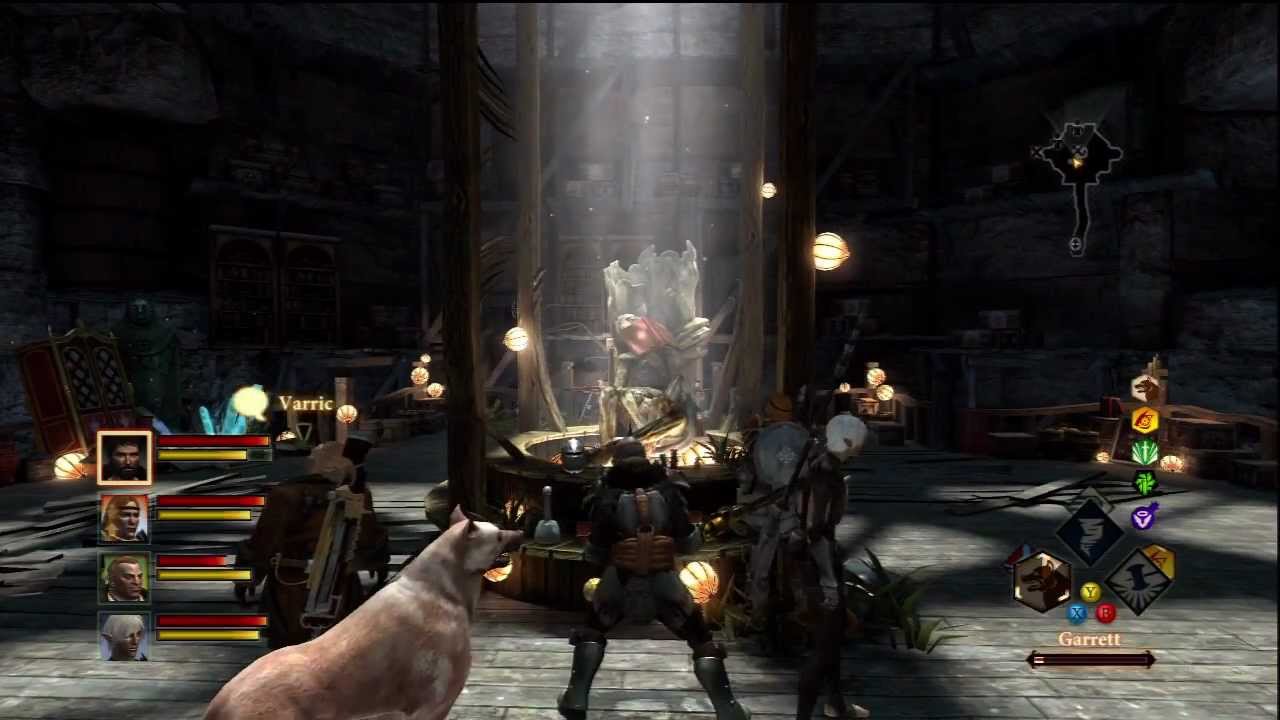The width and height of the screenshot is (1280, 720).
Task: Select Garrett's highlighted party portrait
Action: 123,458
